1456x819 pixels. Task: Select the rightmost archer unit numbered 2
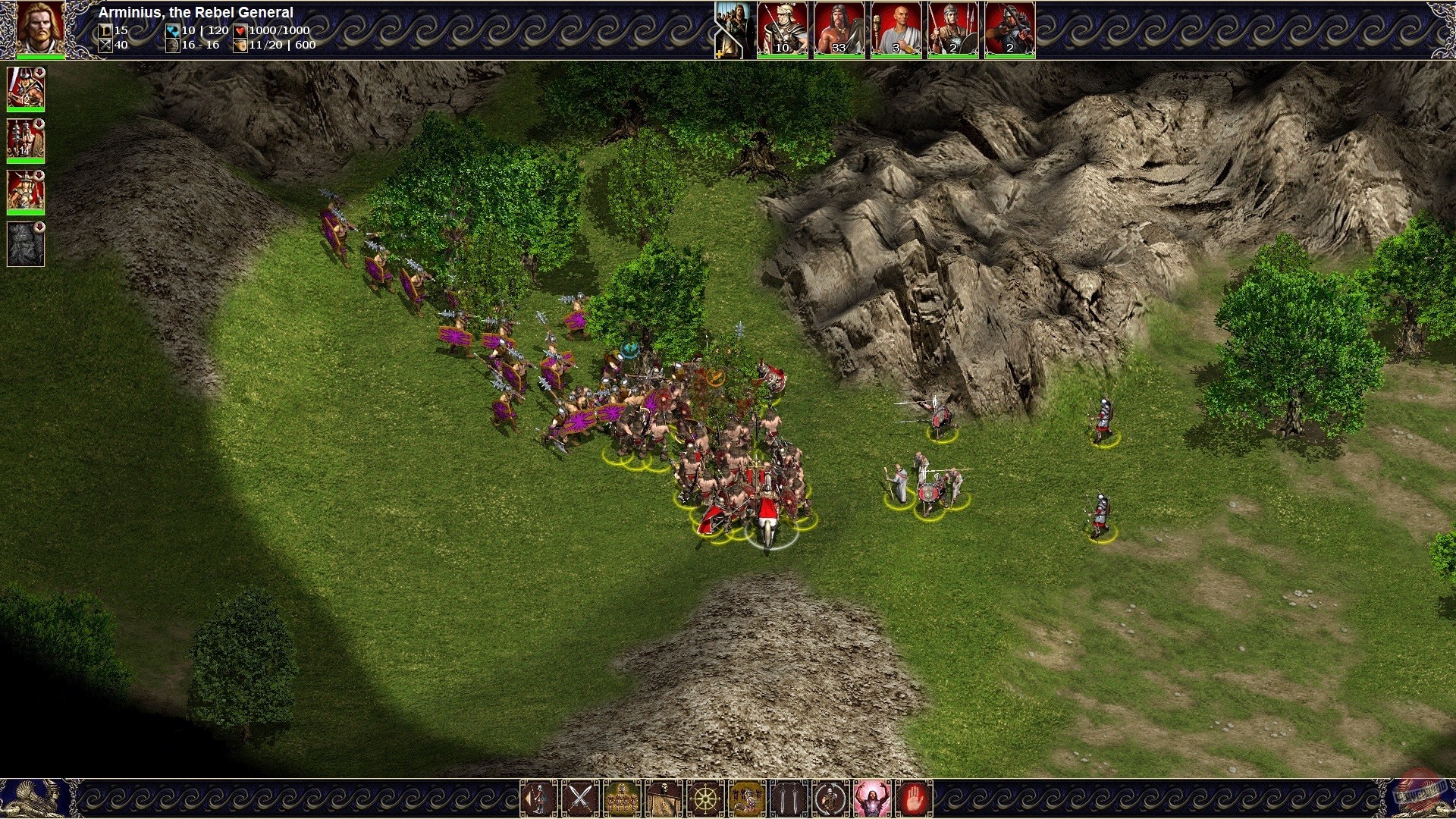[x=1009, y=29]
